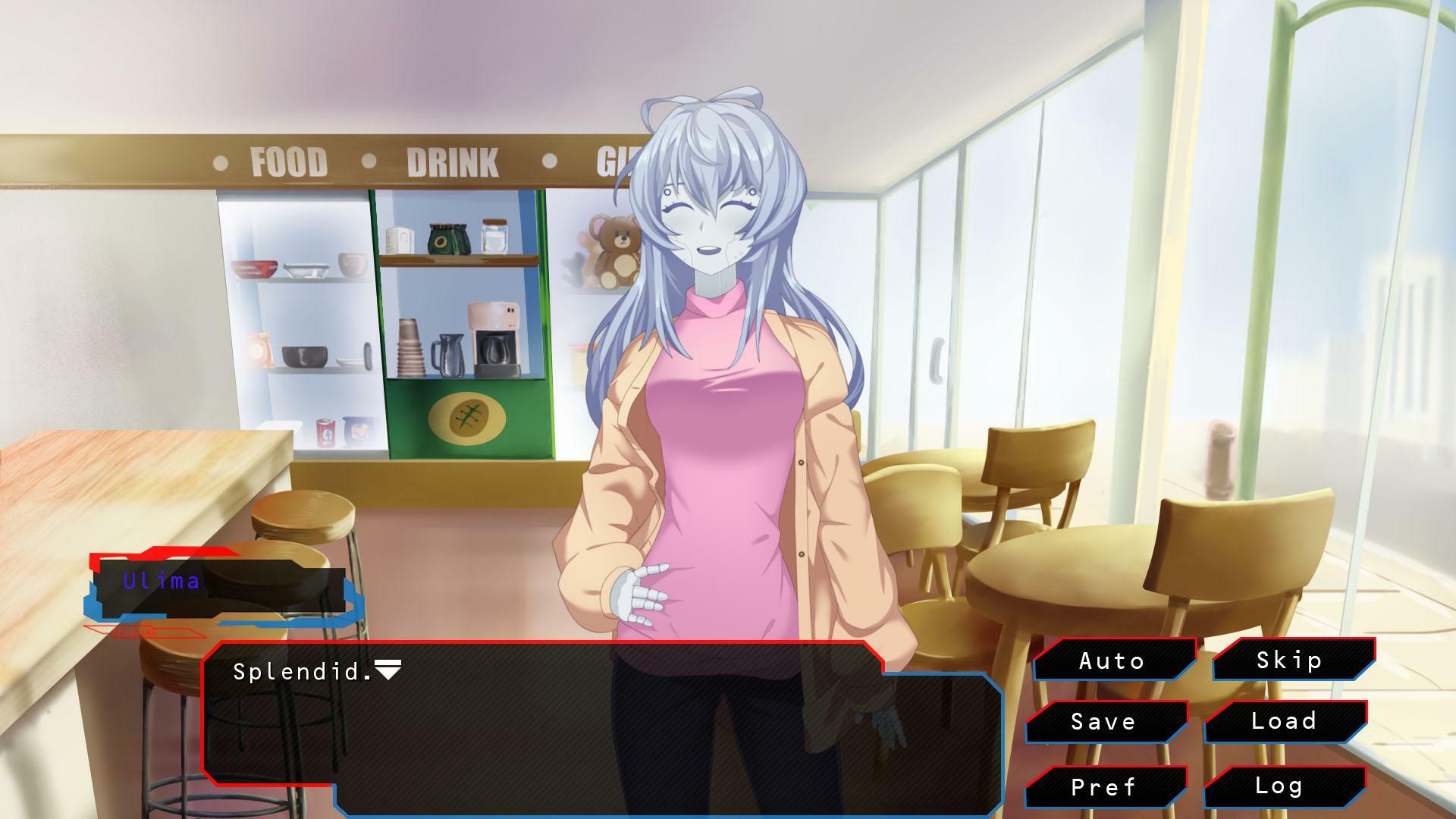Click the red SPEAKING status indicator
The height and width of the screenshot is (819, 1456).
[136, 632]
